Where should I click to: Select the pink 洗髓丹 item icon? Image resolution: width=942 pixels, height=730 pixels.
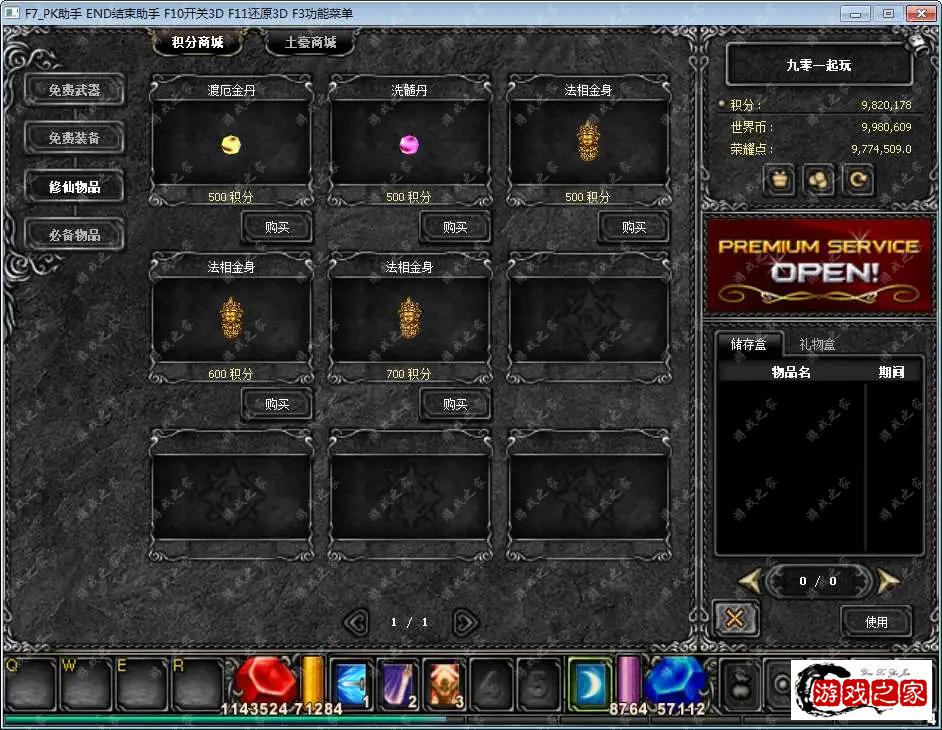pos(409,145)
